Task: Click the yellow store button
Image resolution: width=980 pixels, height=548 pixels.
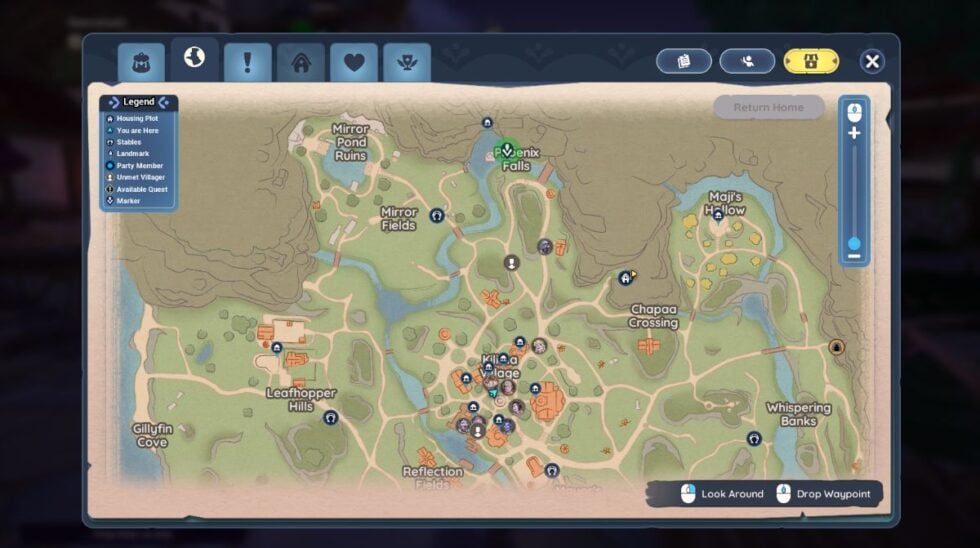Action: [x=811, y=61]
